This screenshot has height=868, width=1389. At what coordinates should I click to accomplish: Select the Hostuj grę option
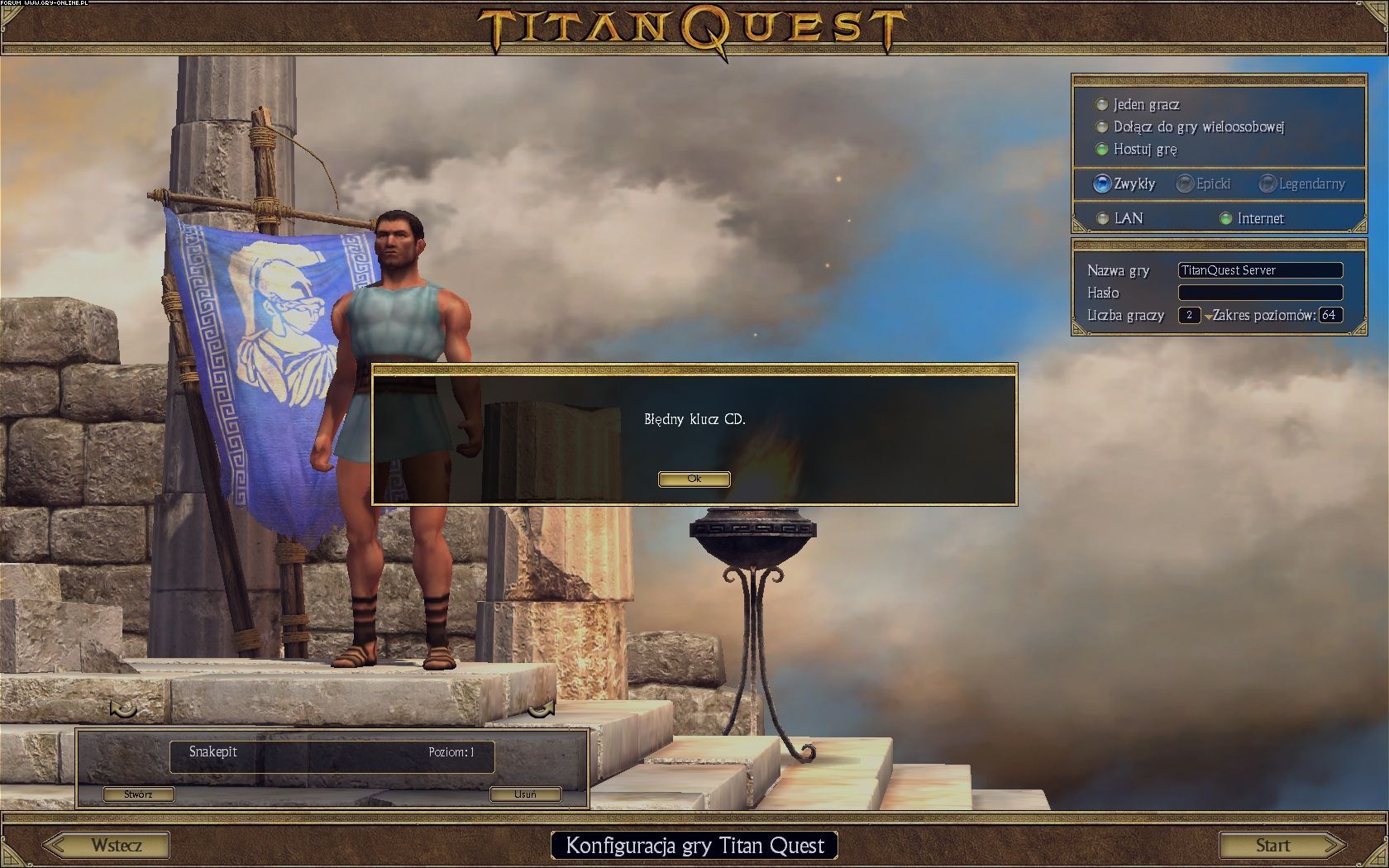tap(1102, 150)
